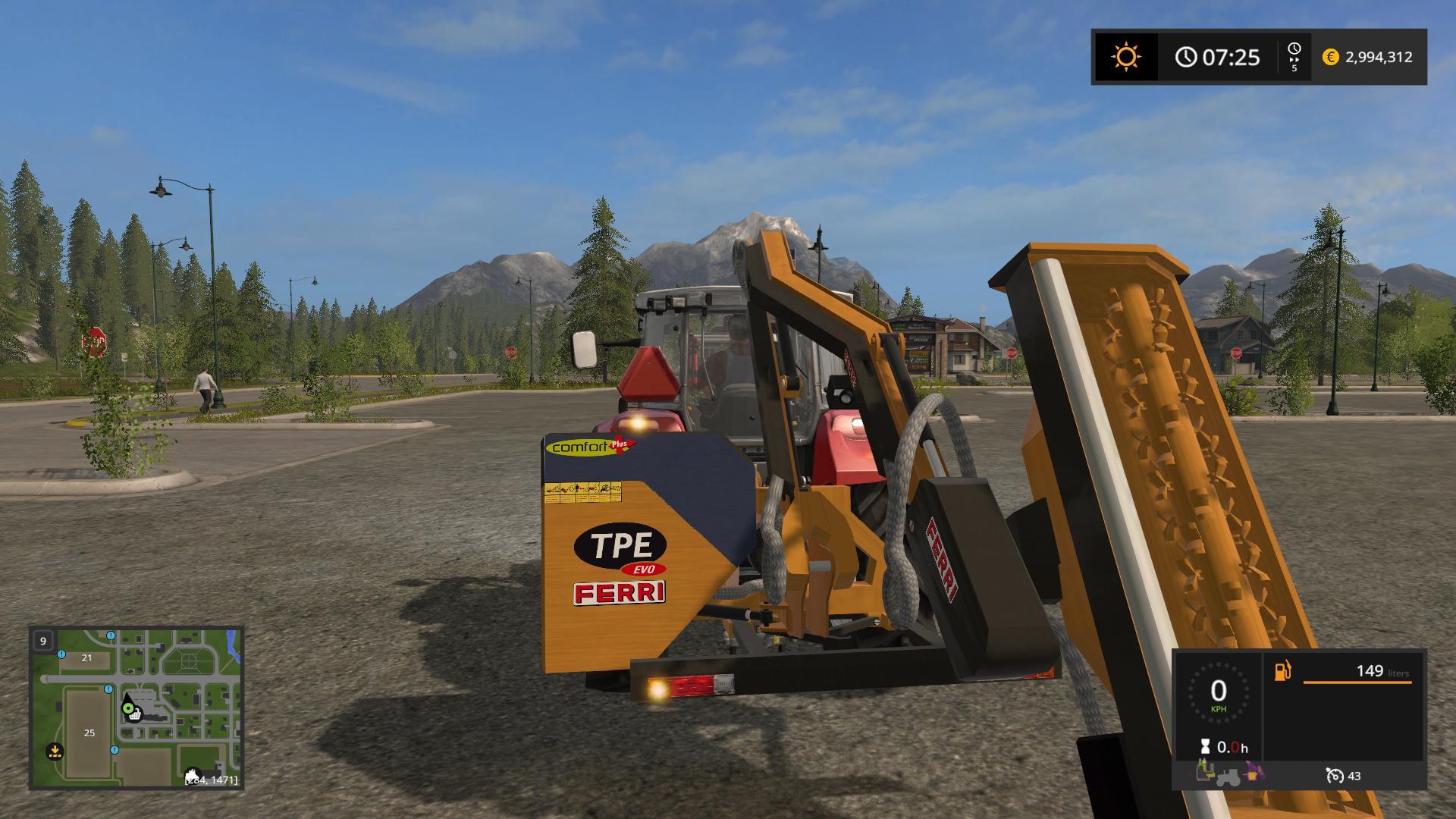
Task: Click blue exclamation marker at field 21's corner
Action: 61,654
